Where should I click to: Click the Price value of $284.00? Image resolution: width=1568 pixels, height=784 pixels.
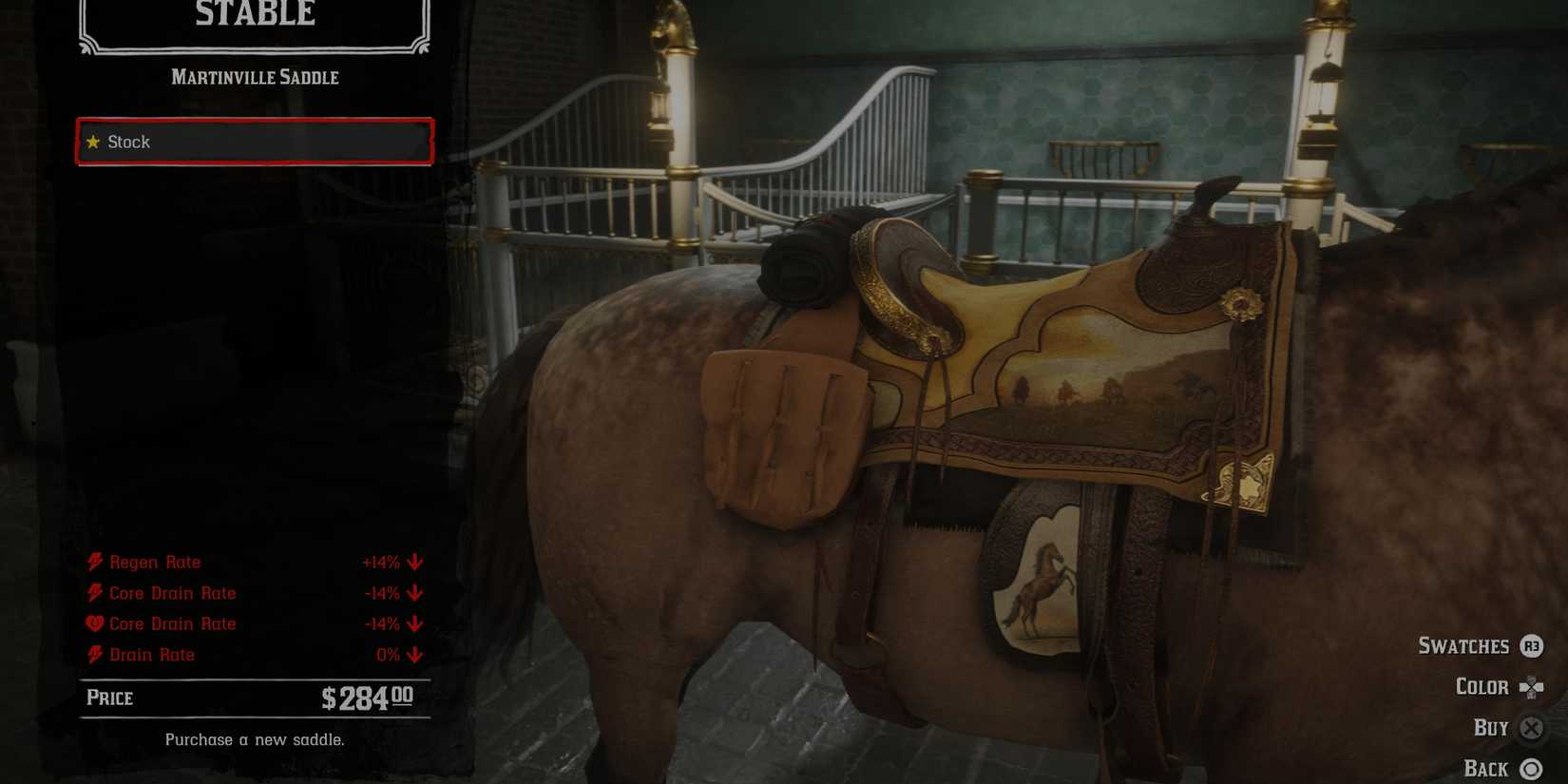366,698
